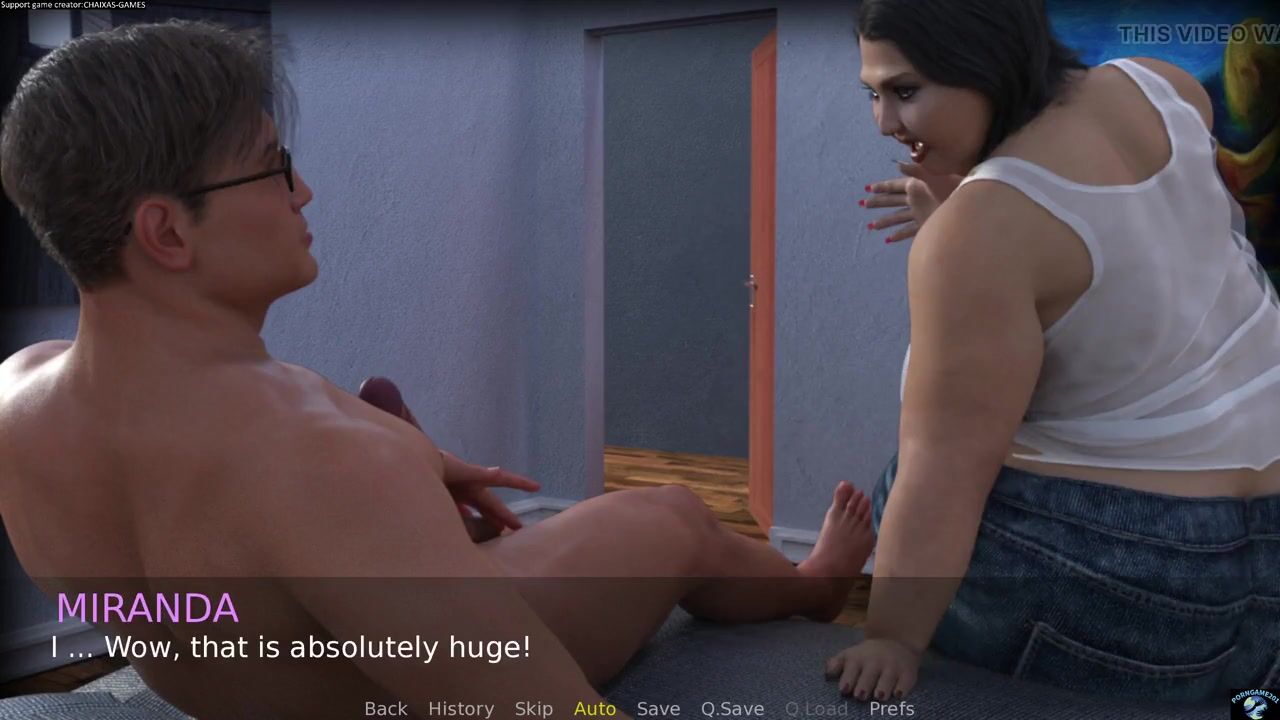This screenshot has width=1280, height=720.
Task: Skip through the dialogue
Action: 533,708
